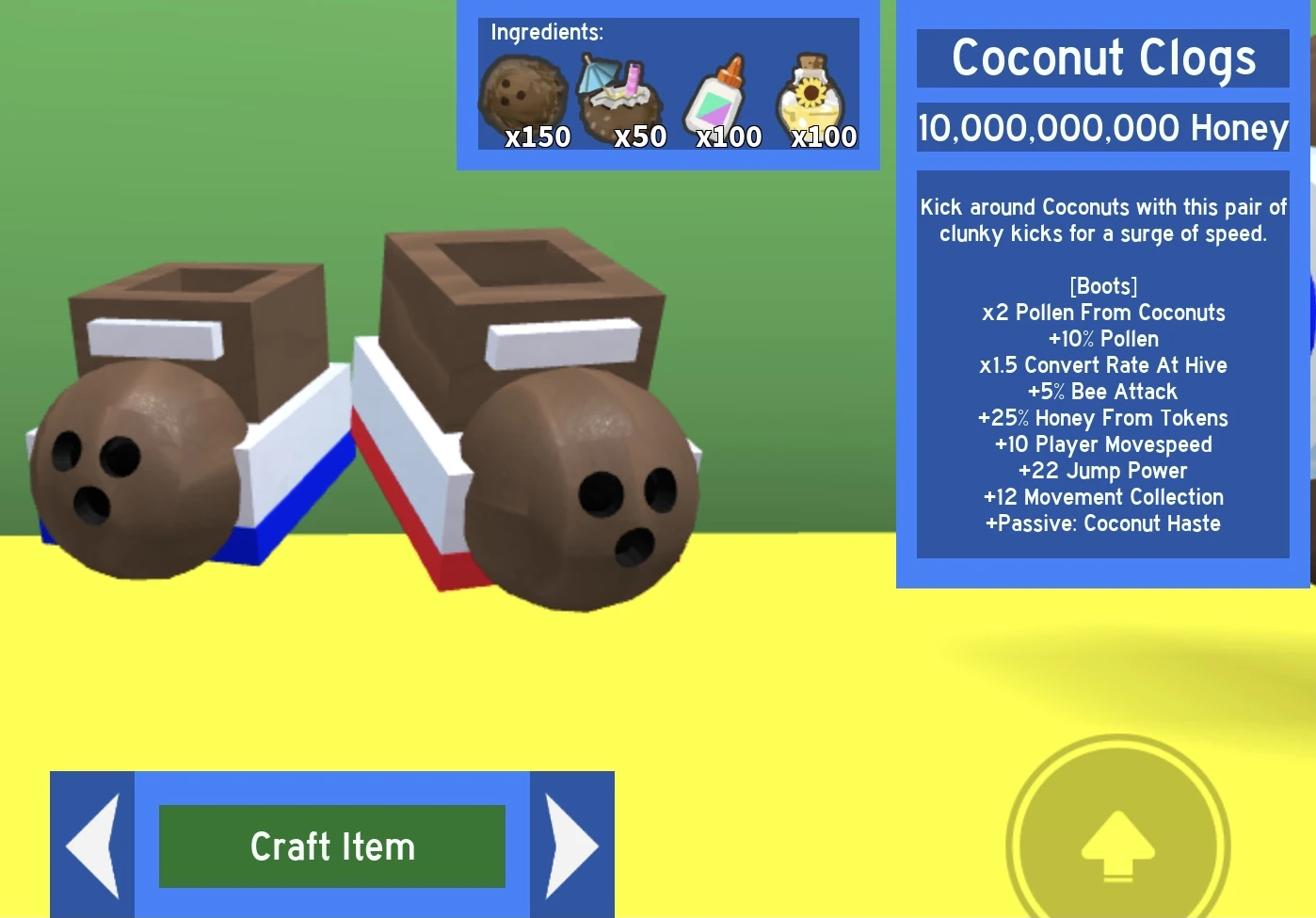Select the 10,000,000,000 Honey price label
The image size is (1316, 918).
[1103, 128]
